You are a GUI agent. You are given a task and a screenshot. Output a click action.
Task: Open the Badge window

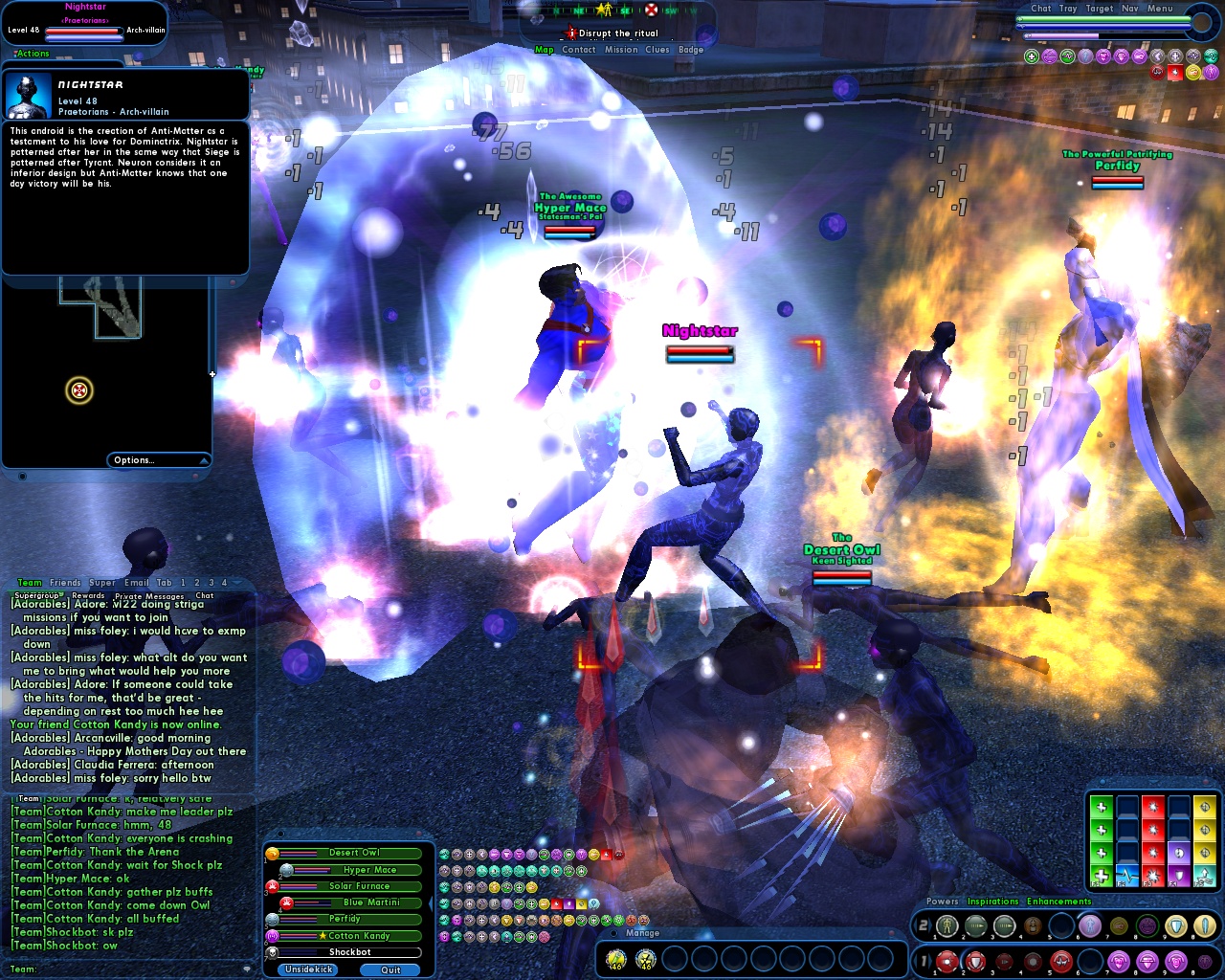pyautogui.click(x=691, y=50)
